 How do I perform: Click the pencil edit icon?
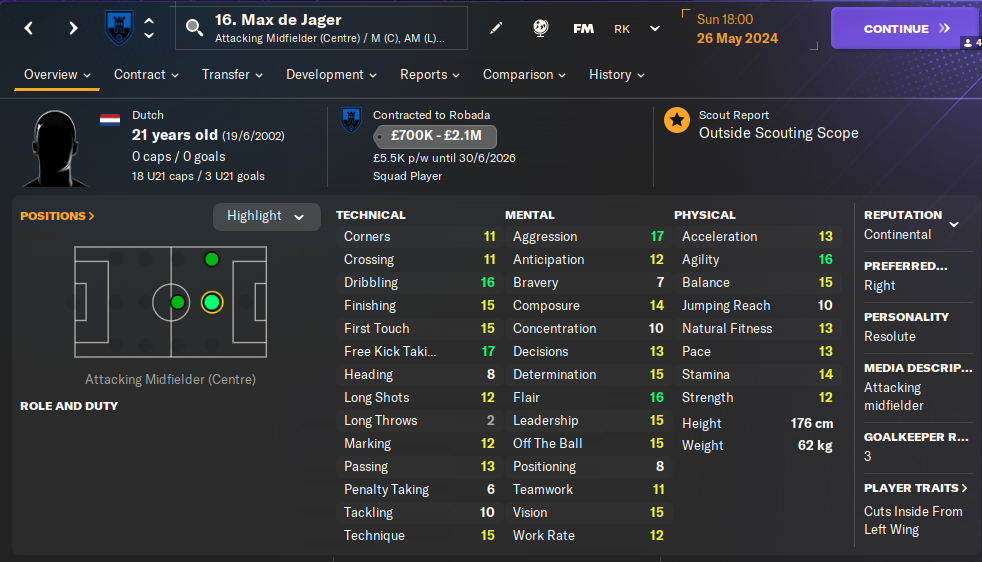[497, 29]
